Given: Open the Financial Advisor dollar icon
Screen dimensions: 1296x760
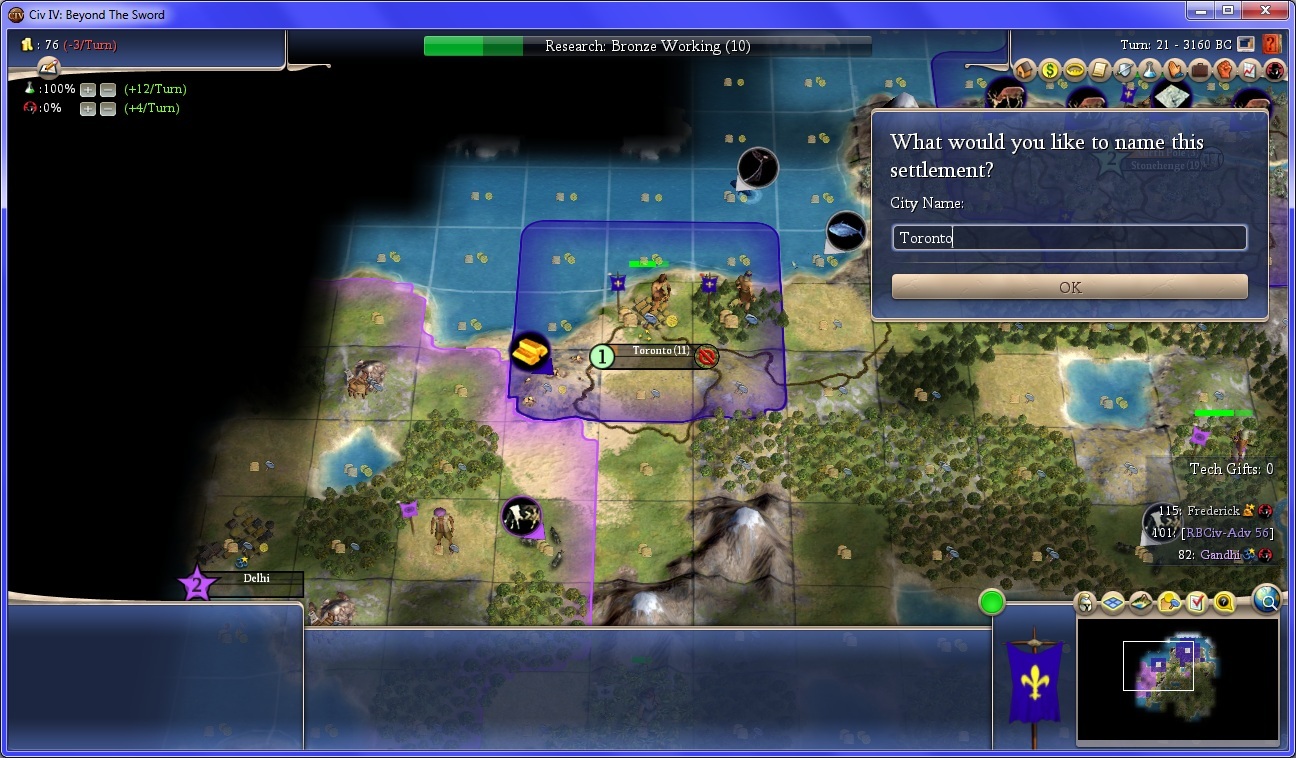Looking at the screenshot, I should pyautogui.click(x=1049, y=71).
